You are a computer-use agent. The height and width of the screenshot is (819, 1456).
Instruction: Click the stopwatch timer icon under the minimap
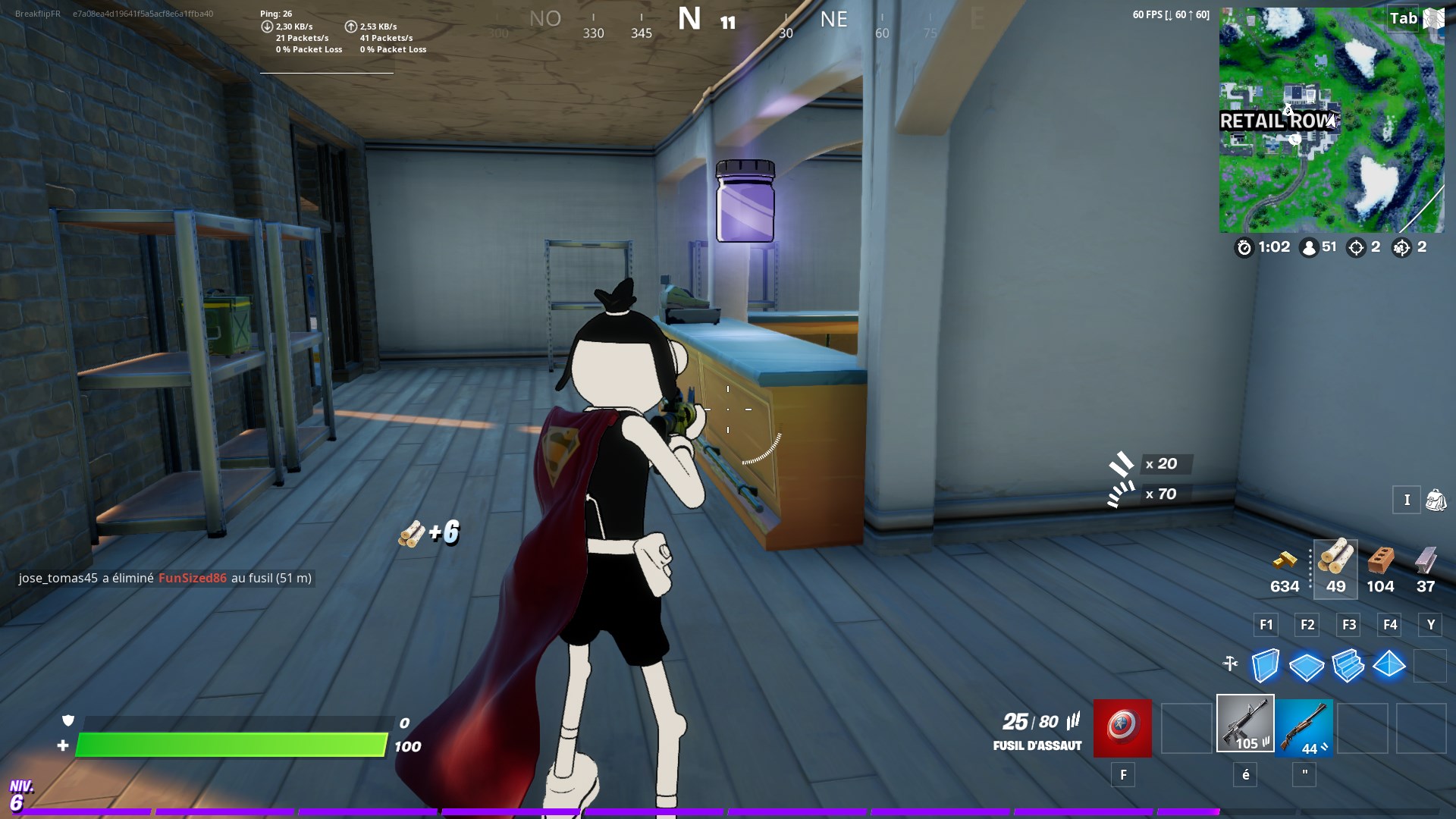(x=1244, y=246)
